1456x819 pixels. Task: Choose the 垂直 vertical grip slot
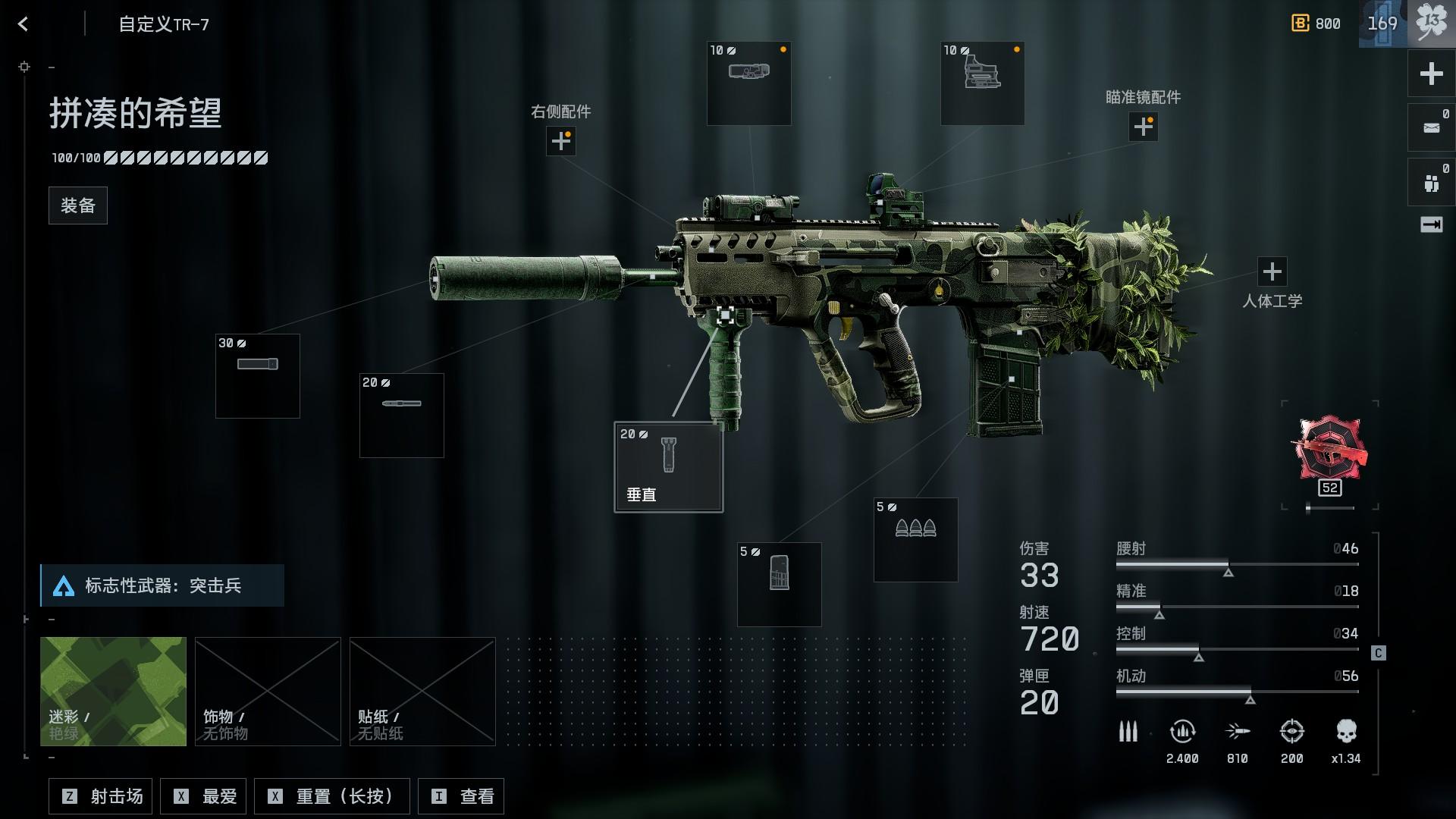click(x=668, y=467)
